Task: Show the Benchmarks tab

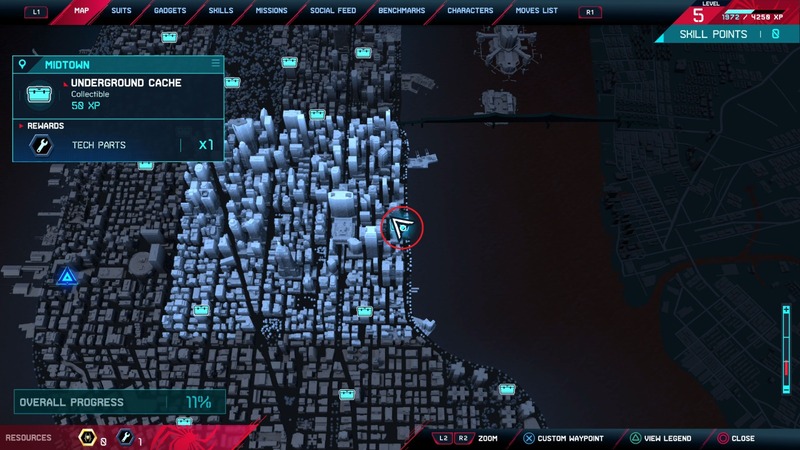Action: point(401,11)
